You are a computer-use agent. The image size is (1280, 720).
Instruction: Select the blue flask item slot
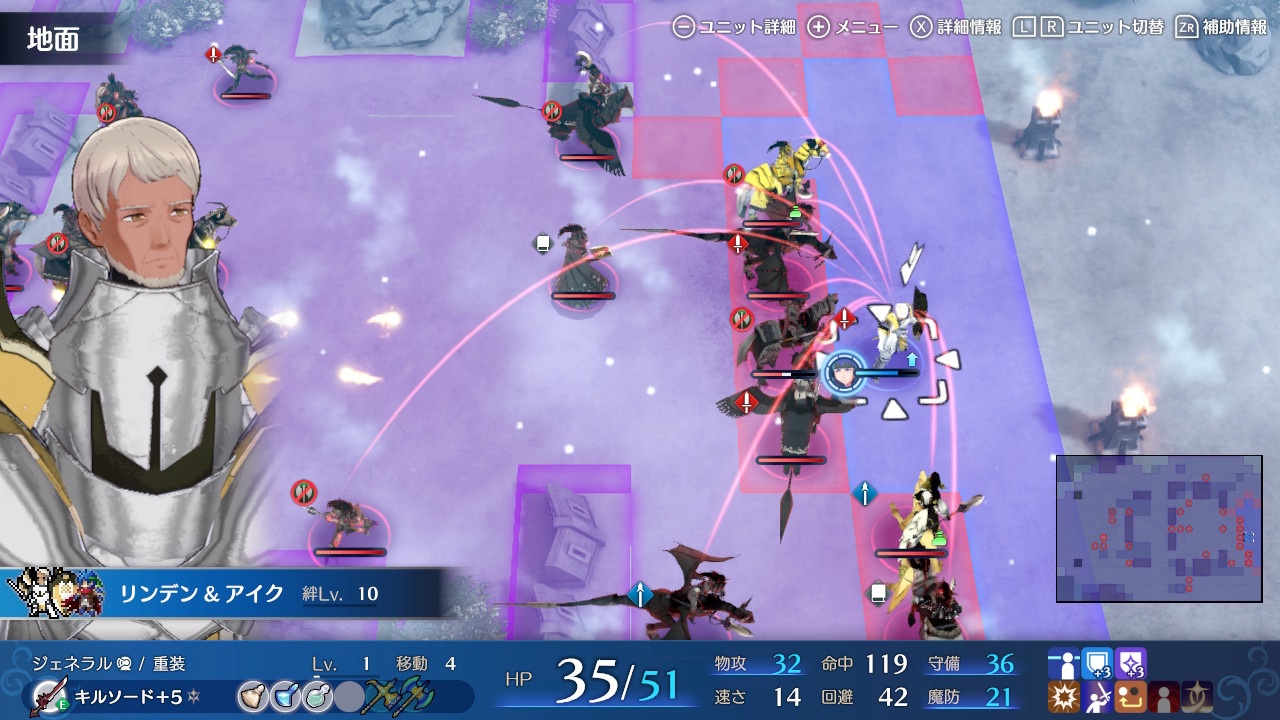[x=283, y=696]
